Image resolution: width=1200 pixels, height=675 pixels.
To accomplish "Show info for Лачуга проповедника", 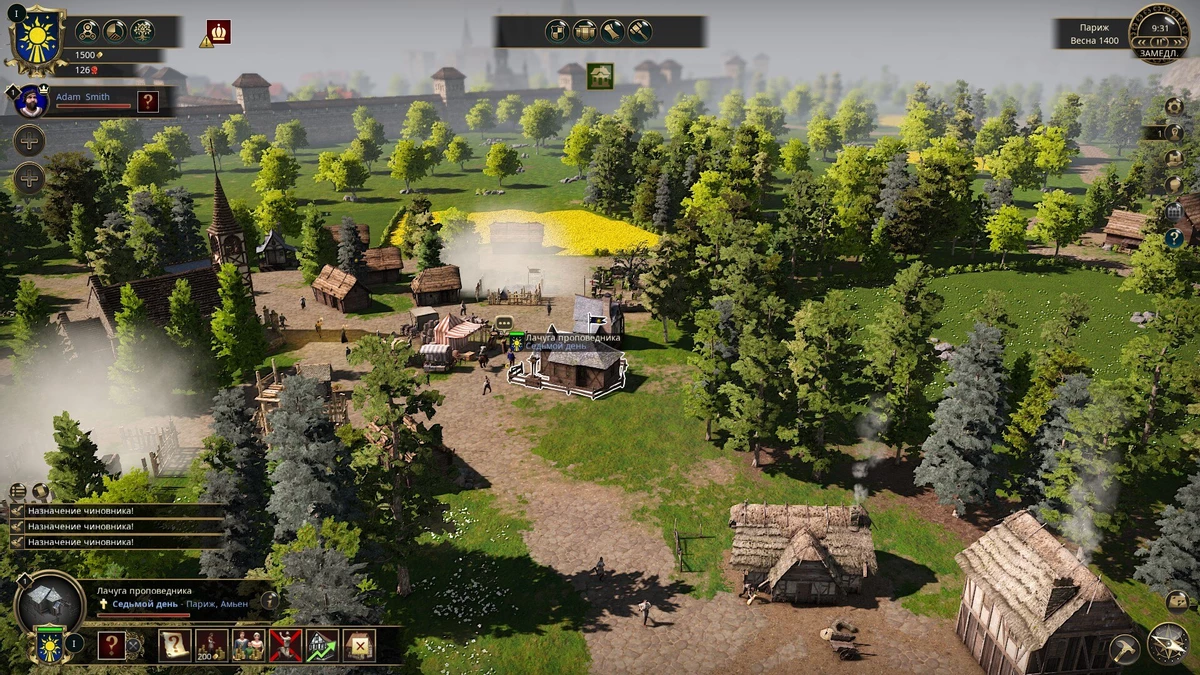I will click(x=269, y=600).
